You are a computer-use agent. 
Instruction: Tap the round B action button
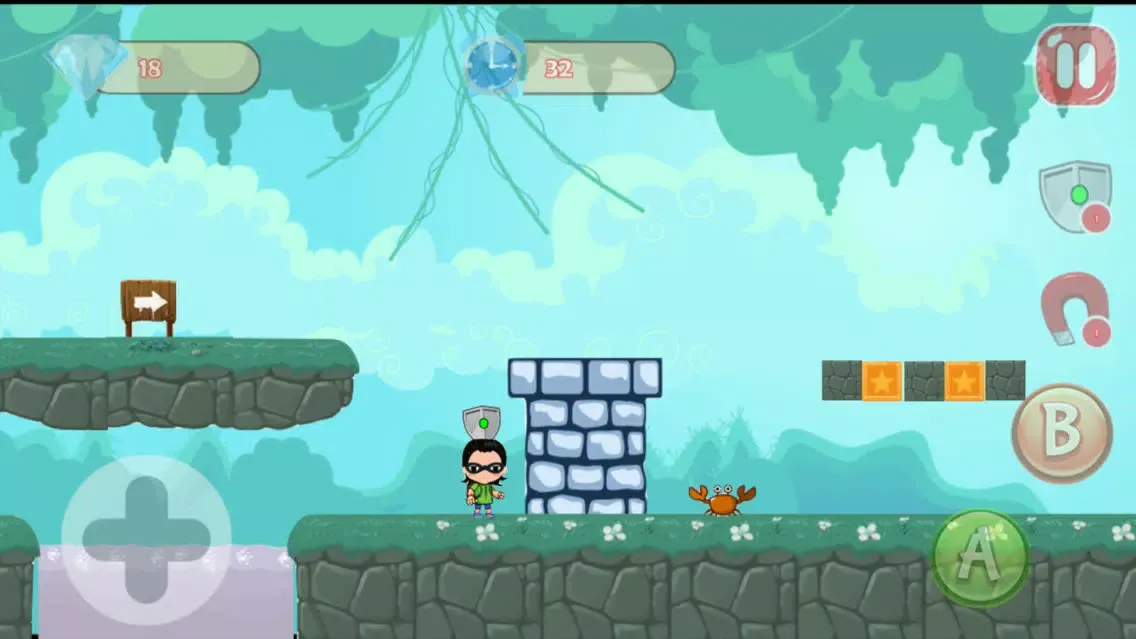pos(1062,433)
